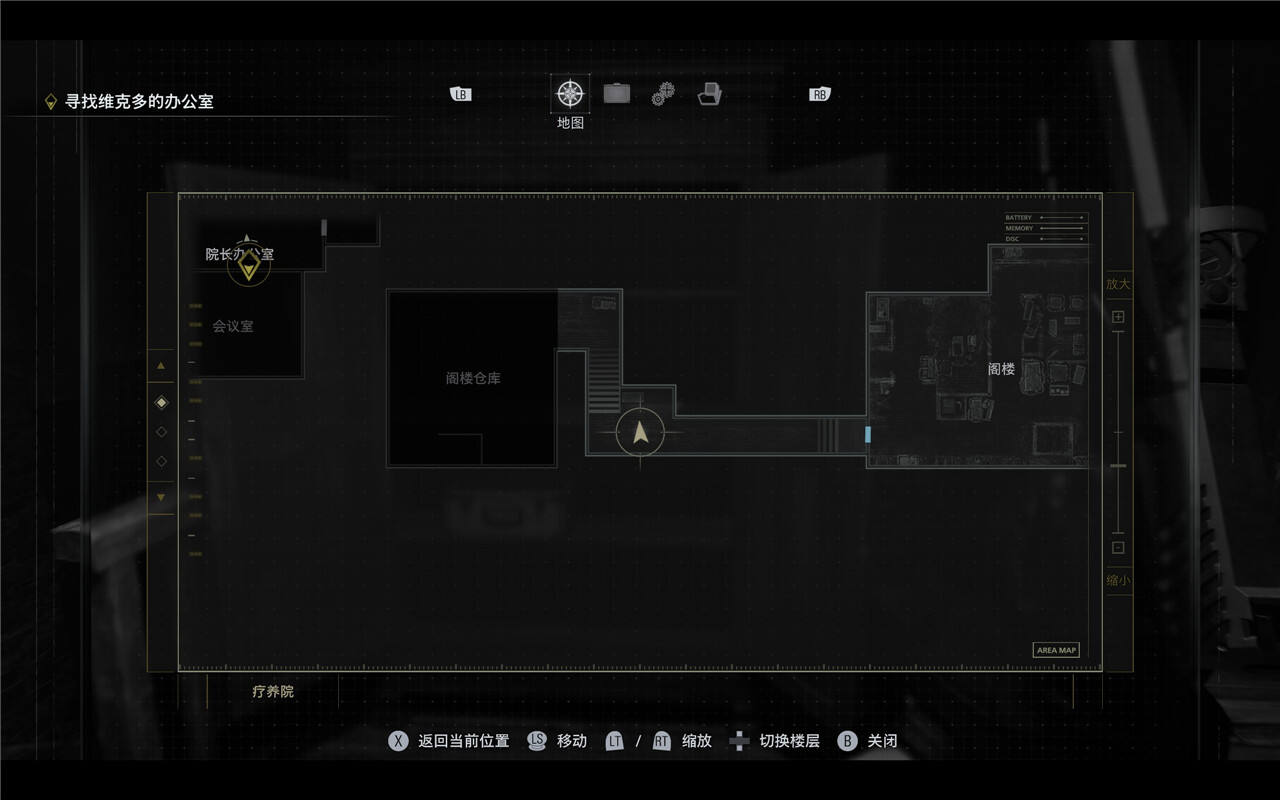Click the objective marker on 院长办公室

248,265
